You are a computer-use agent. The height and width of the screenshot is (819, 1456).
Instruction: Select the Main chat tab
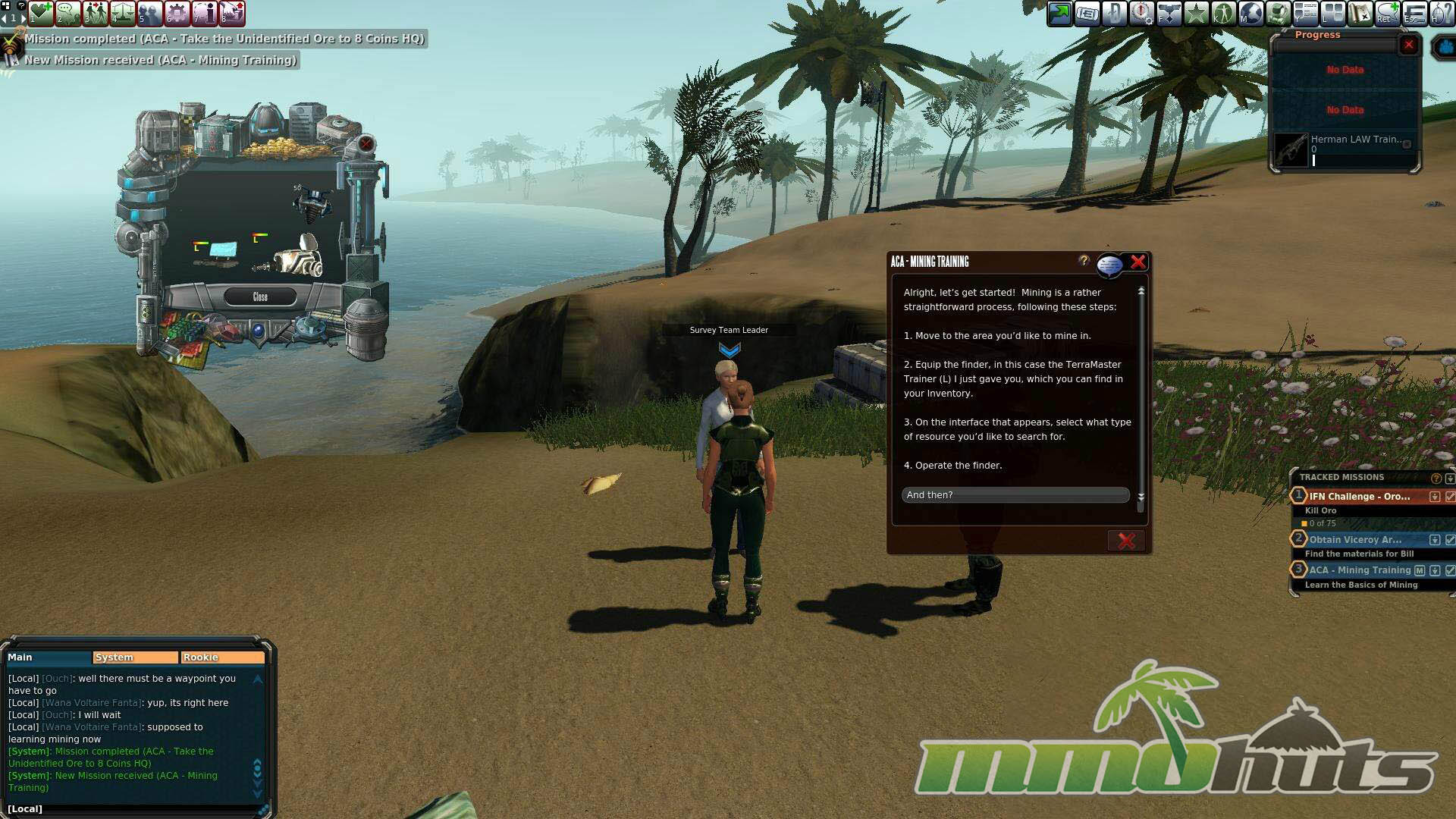click(x=47, y=657)
